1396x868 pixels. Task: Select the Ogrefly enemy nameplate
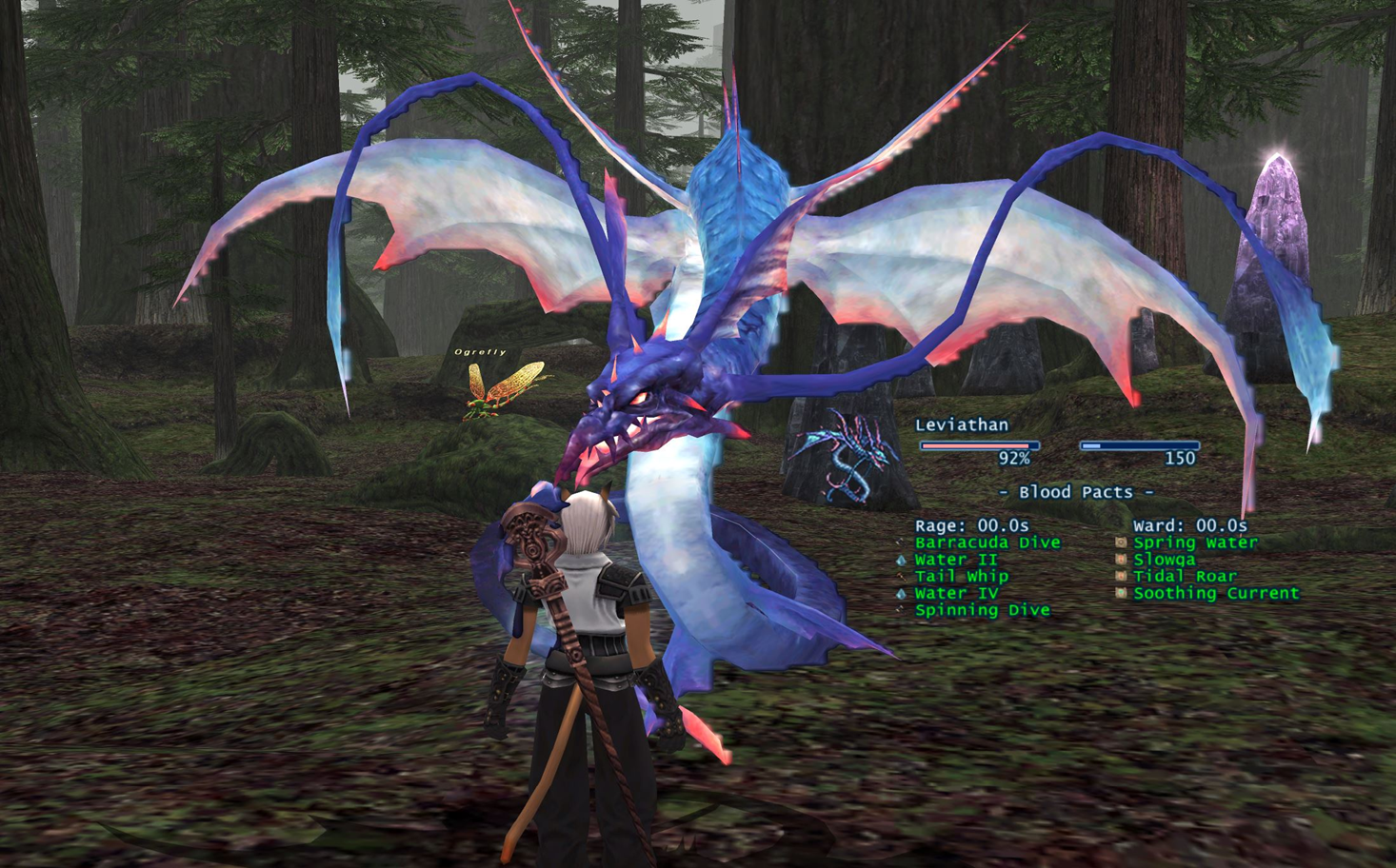coord(480,351)
